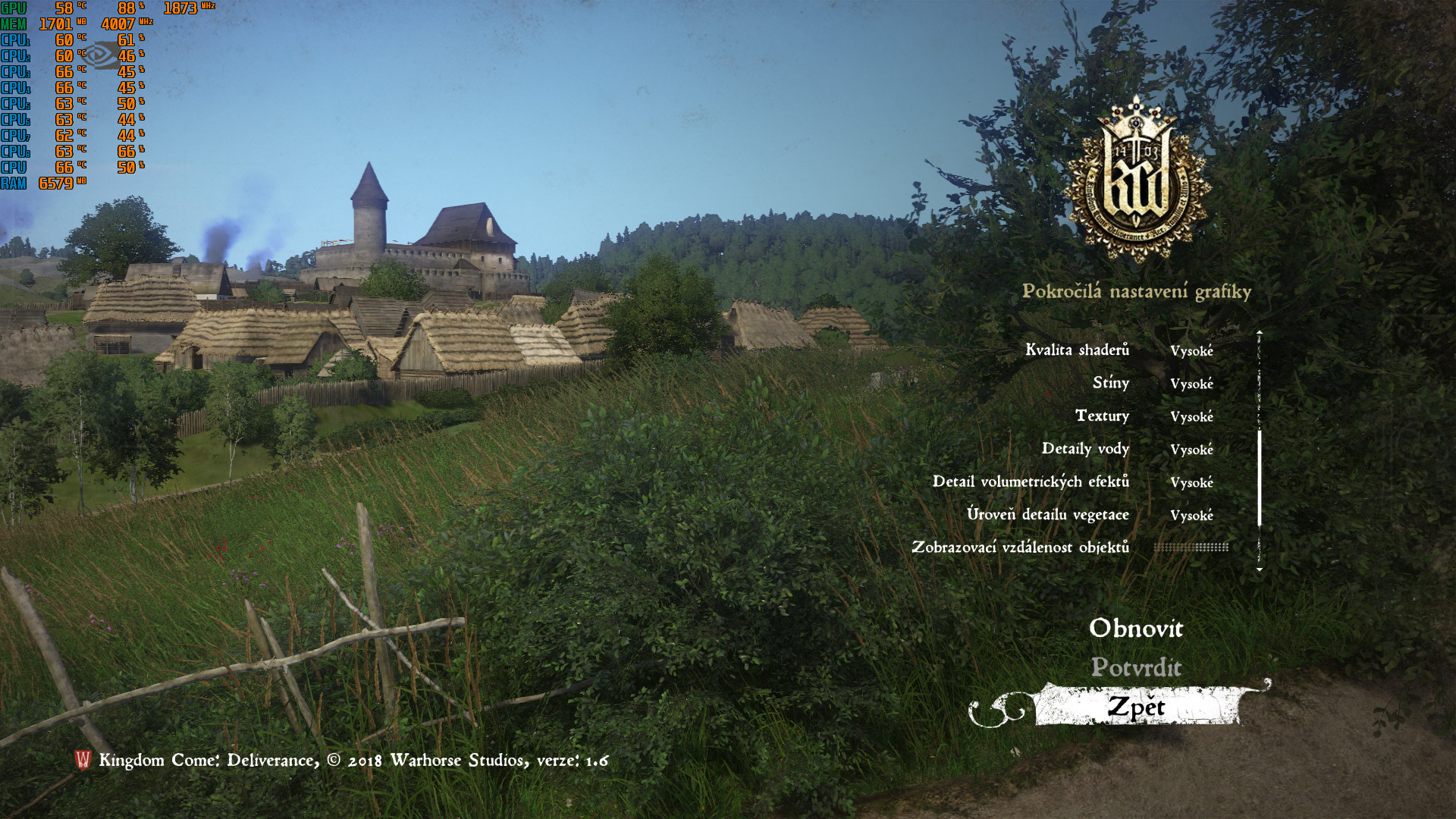1456x819 pixels.
Task: Change the Detaily vody value
Action: tap(1191, 450)
